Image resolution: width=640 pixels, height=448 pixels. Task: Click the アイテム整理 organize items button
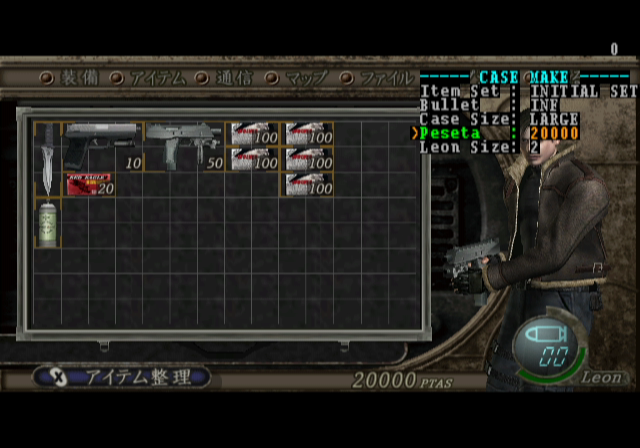[122, 377]
